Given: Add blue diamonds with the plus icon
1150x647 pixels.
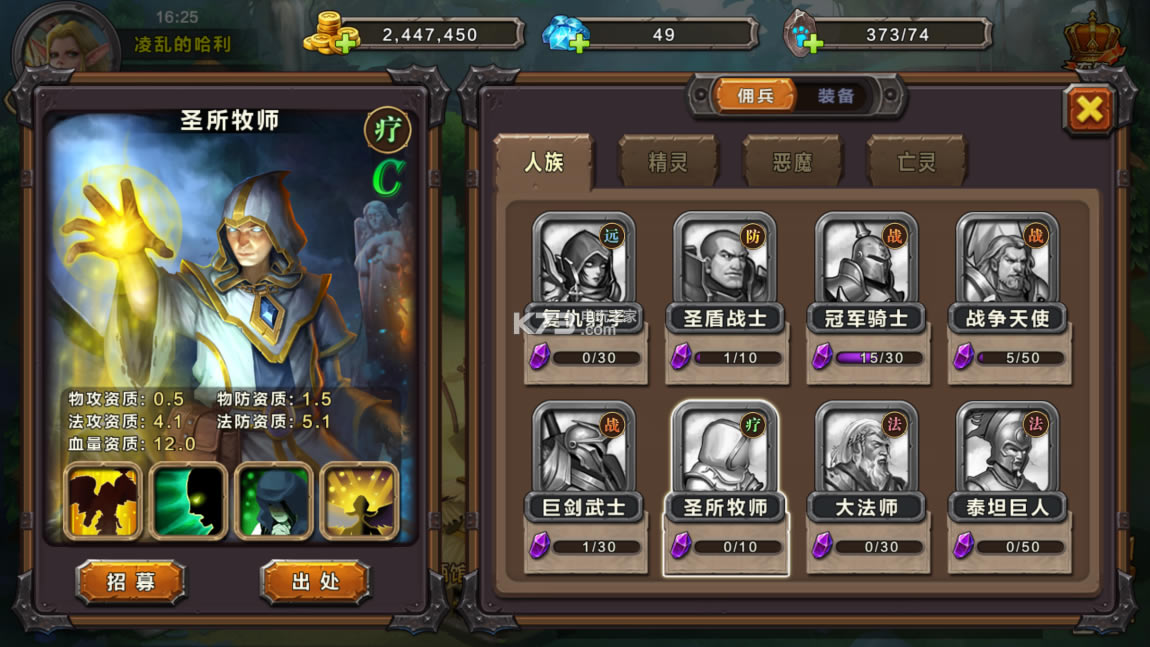Looking at the screenshot, I should 578,42.
